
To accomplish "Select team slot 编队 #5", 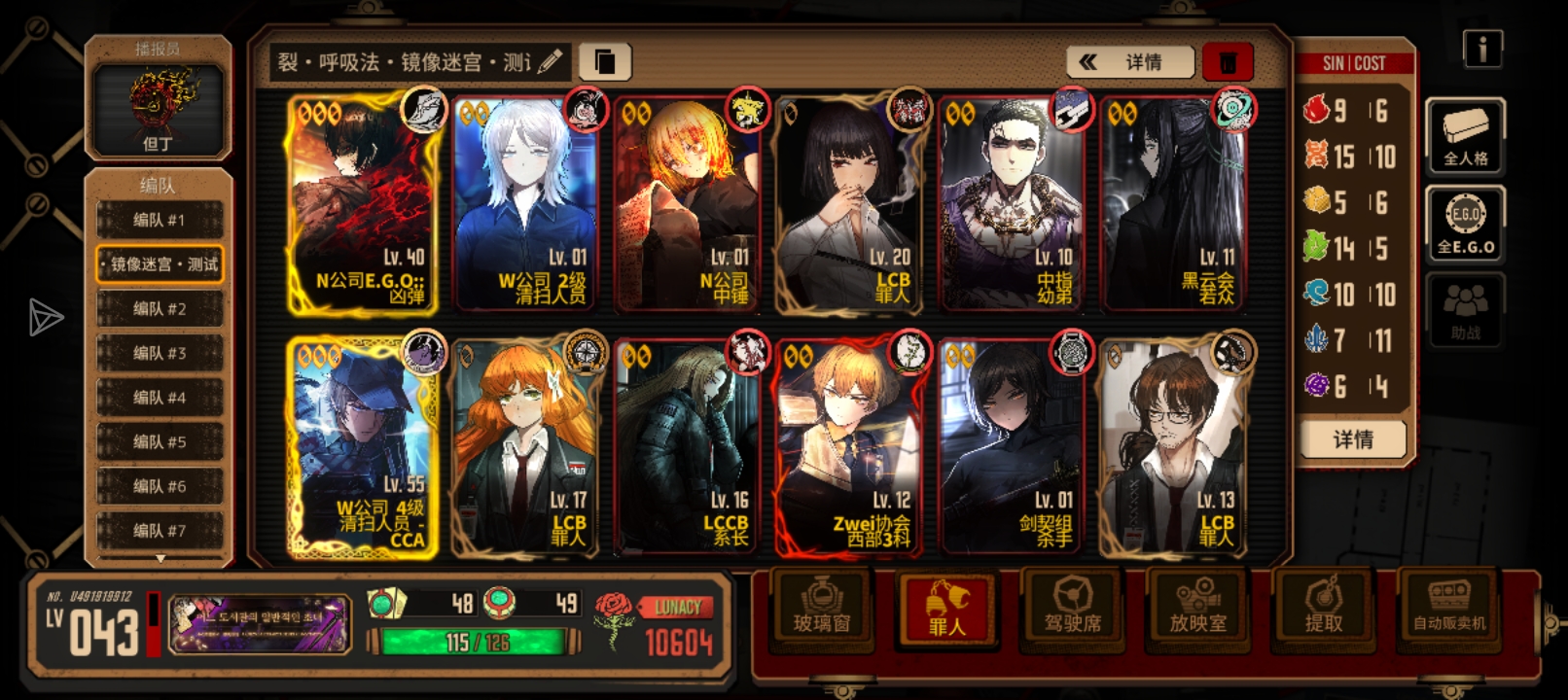I will (160, 442).
